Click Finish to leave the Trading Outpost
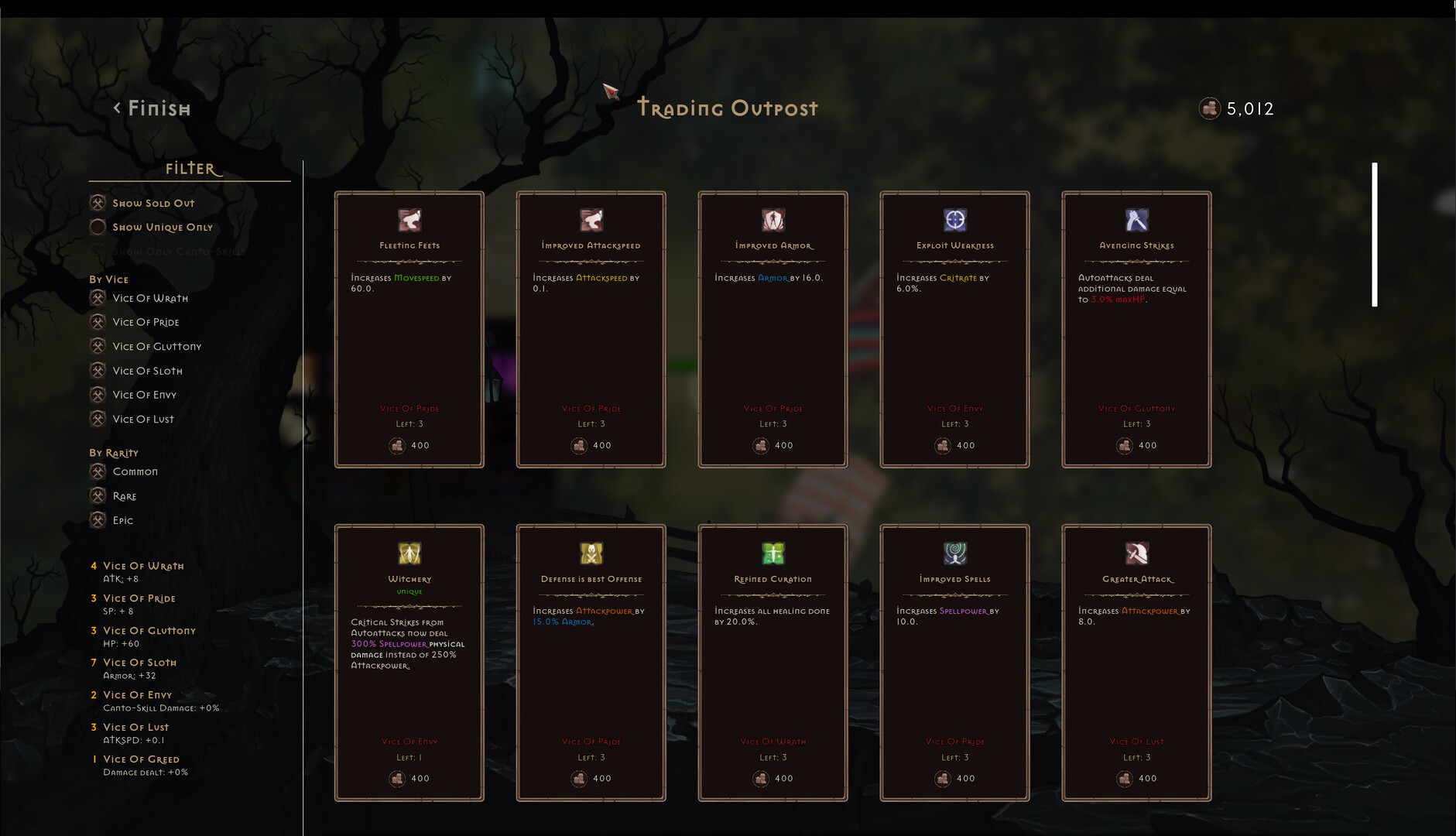 click(152, 108)
